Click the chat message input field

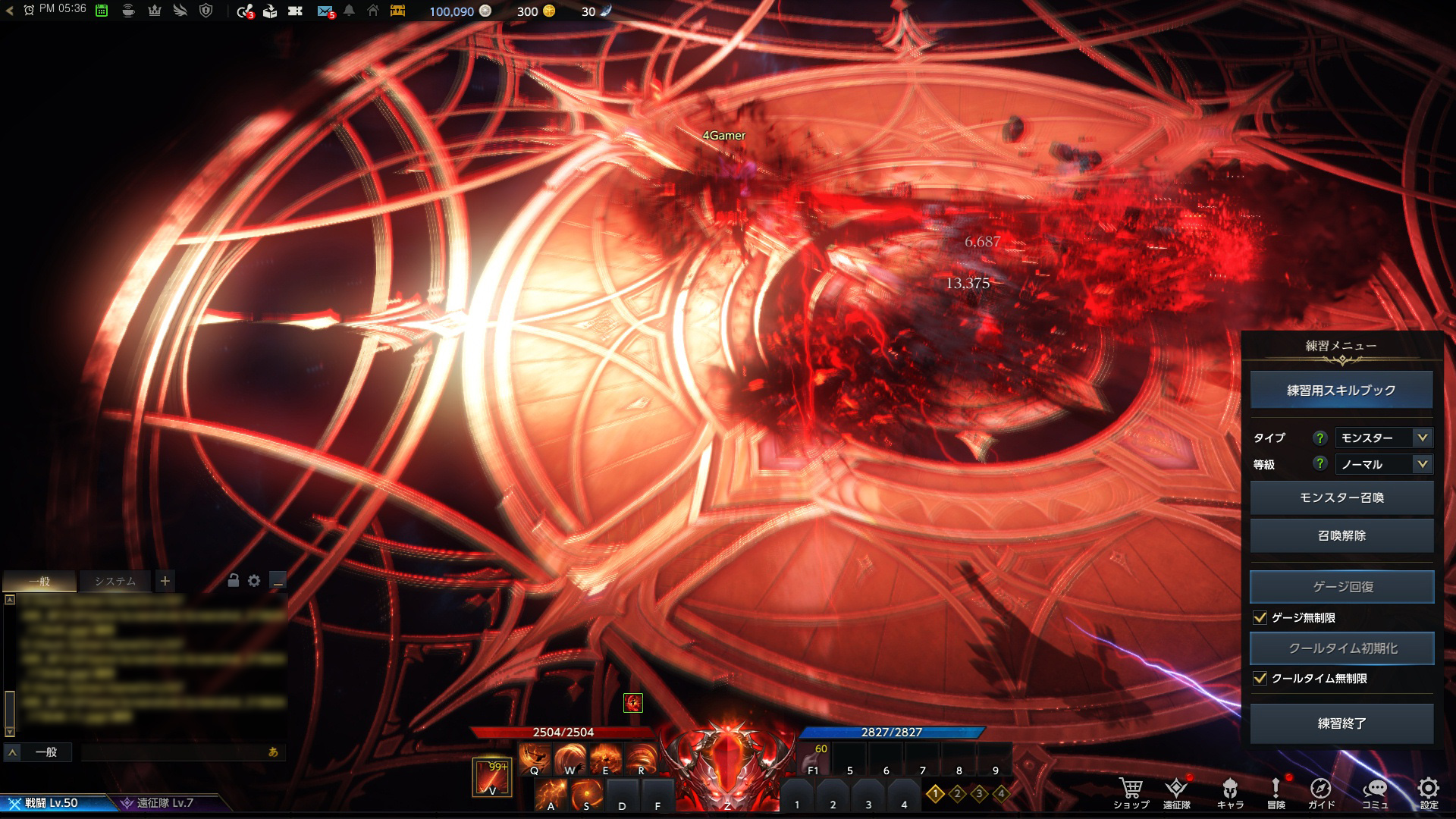pyautogui.click(x=174, y=752)
